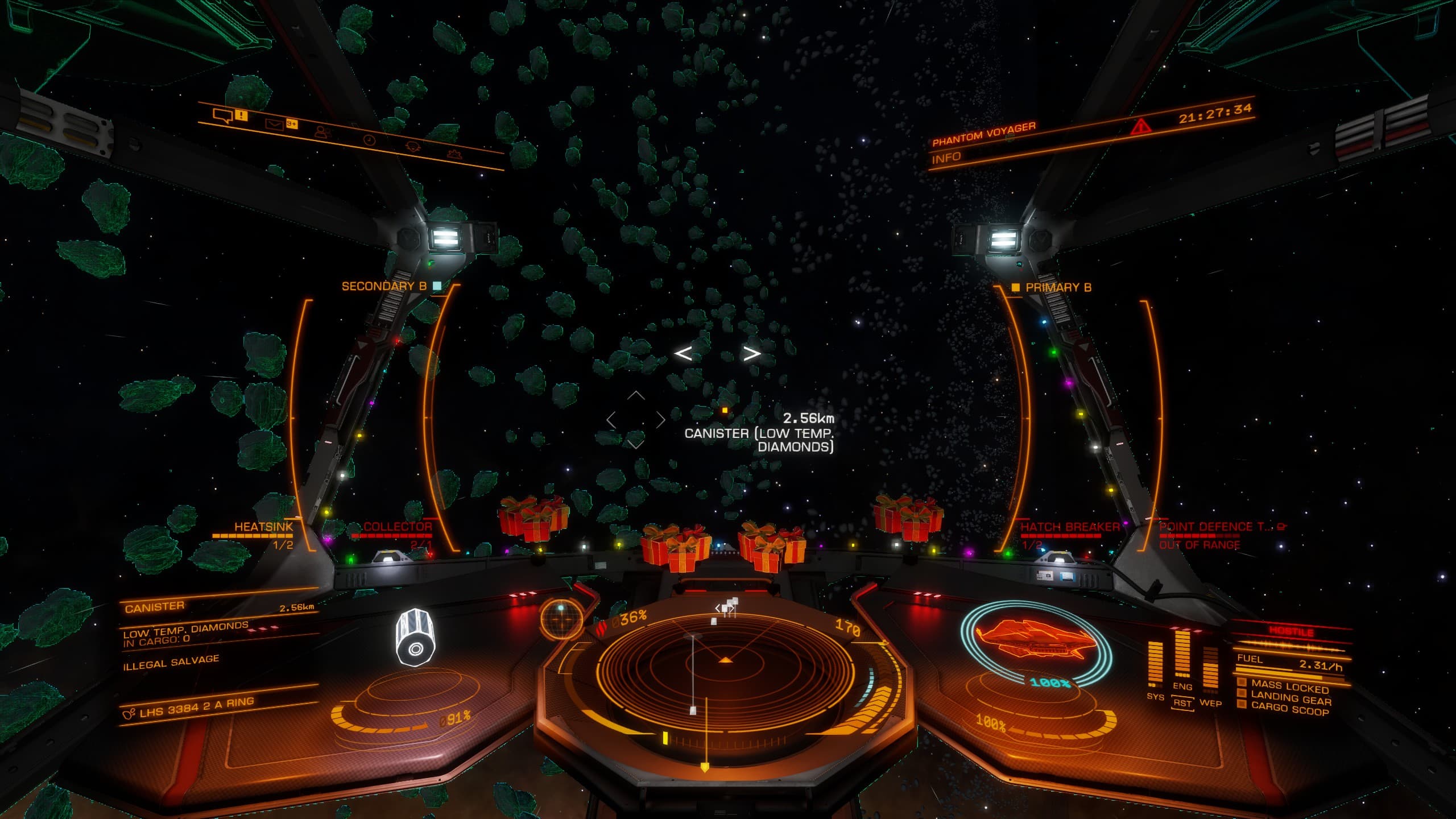Toggle the Cargo Scoop indicator

click(1290, 709)
